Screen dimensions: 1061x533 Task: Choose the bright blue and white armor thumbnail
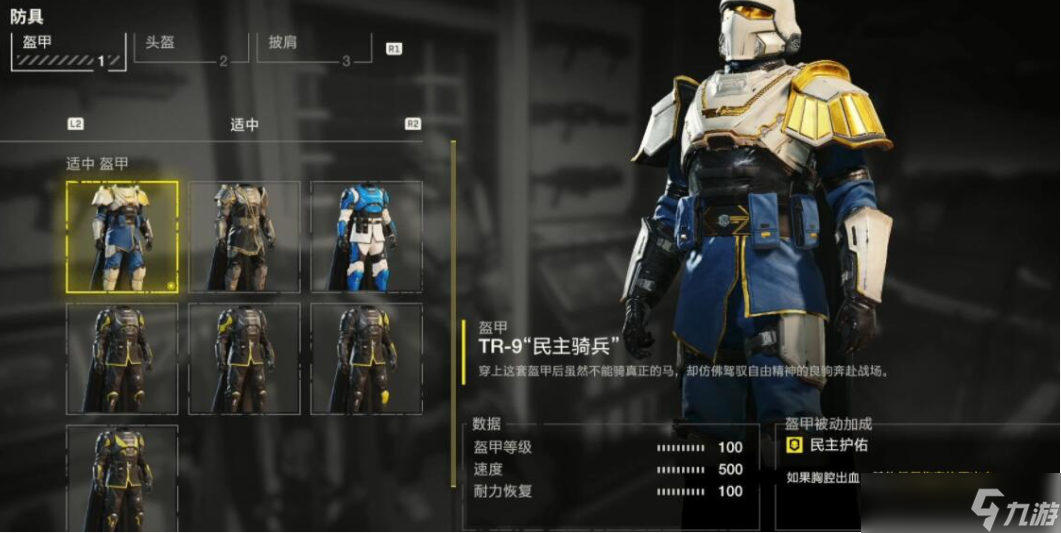tap(366, 237)
